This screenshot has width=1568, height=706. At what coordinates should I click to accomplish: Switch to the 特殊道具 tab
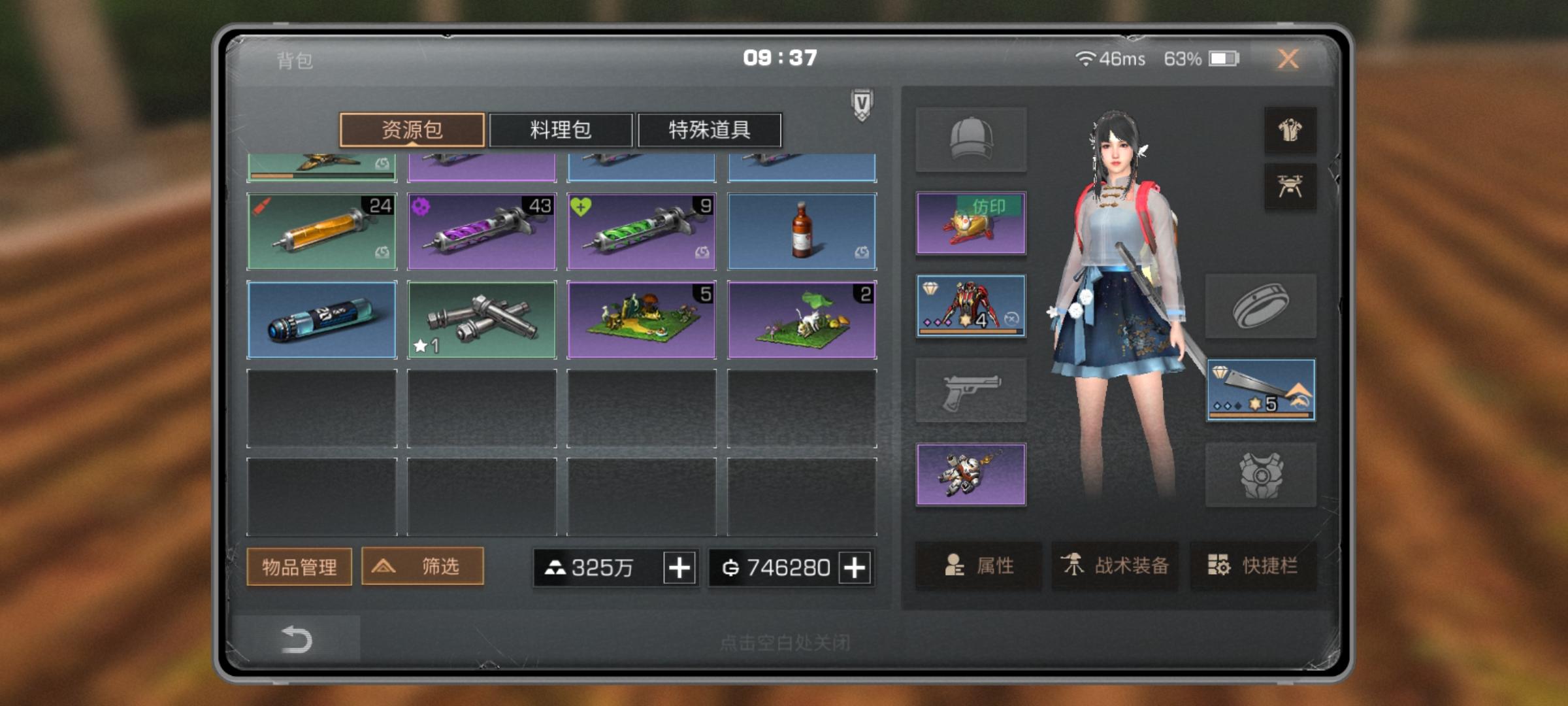(710, 131)
